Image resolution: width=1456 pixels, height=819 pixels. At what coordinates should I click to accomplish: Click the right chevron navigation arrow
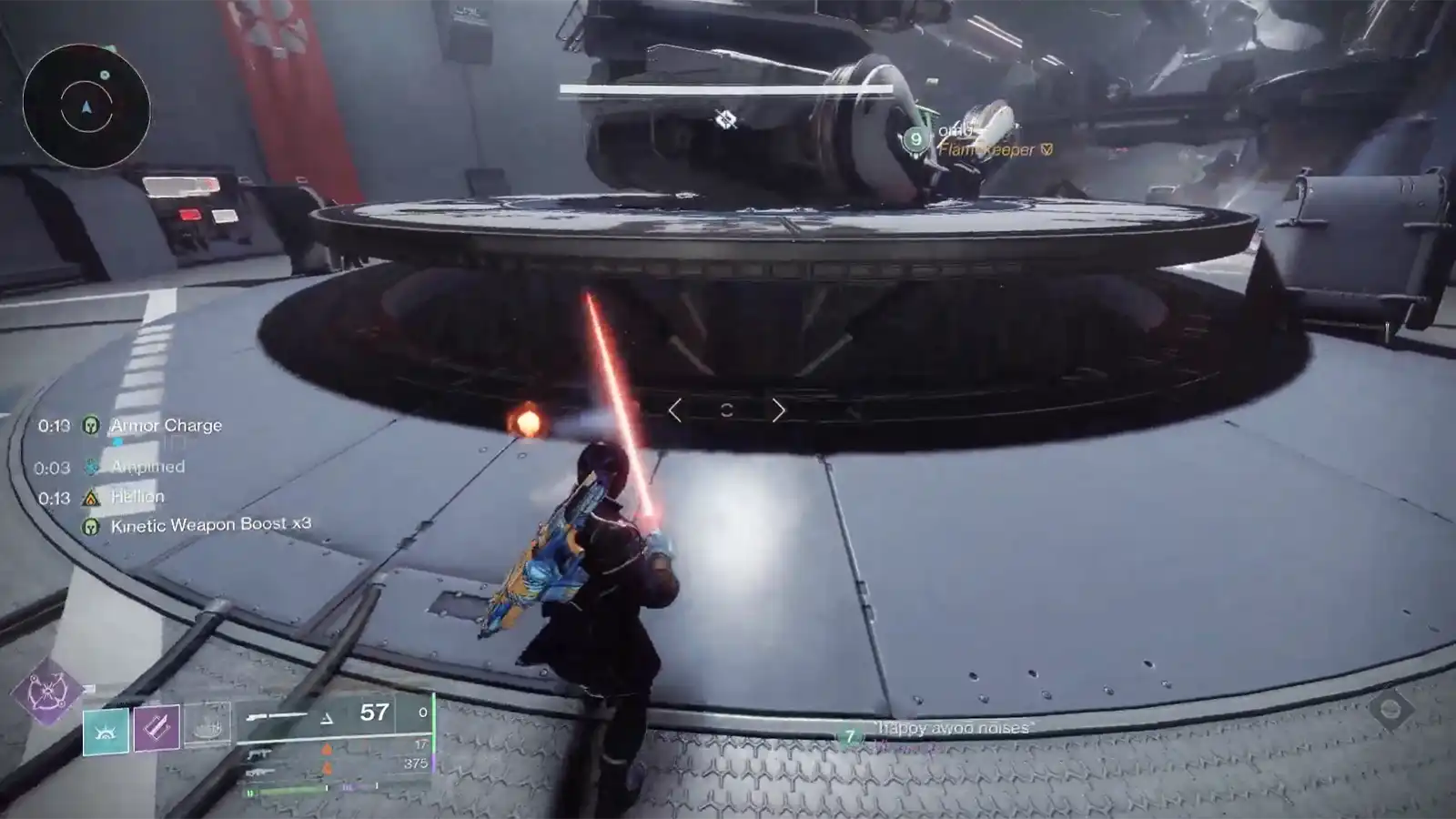coord(778,411)
